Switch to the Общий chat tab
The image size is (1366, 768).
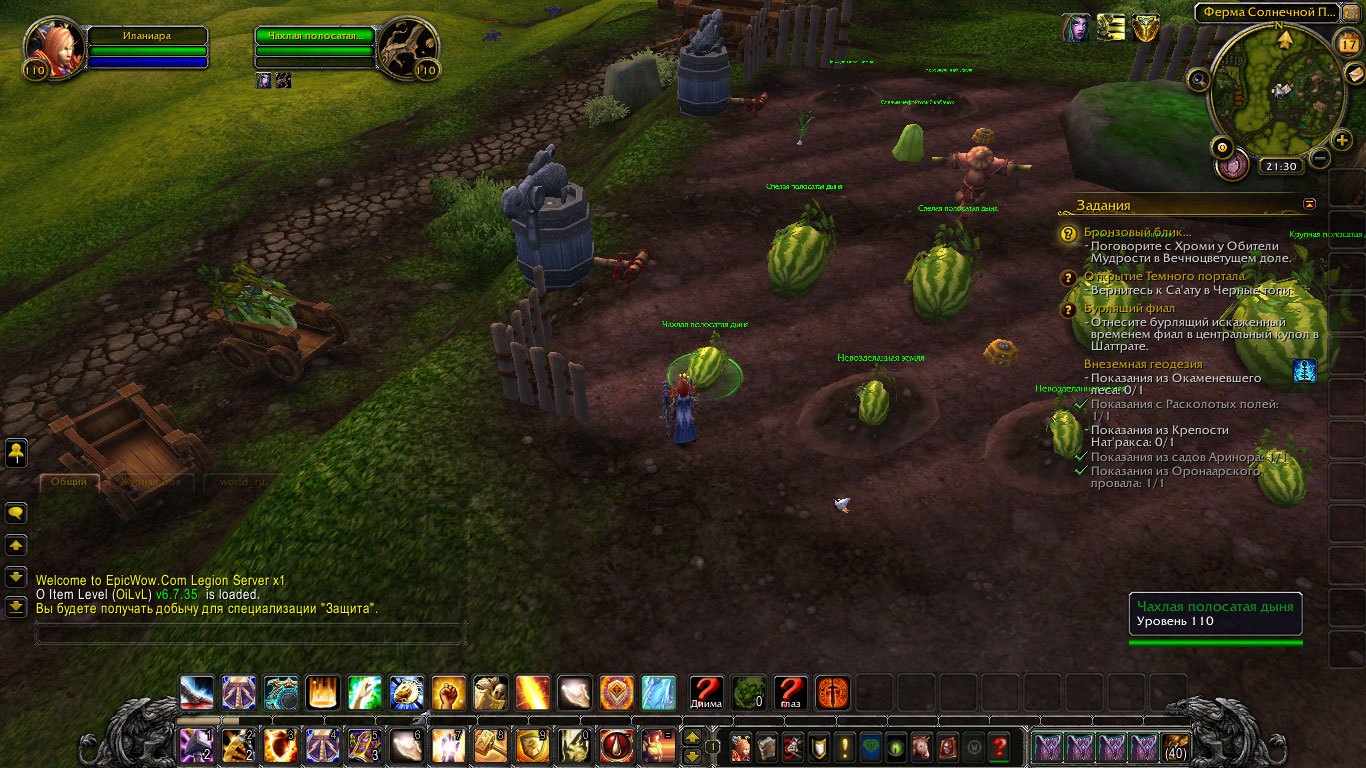point(68,481)
